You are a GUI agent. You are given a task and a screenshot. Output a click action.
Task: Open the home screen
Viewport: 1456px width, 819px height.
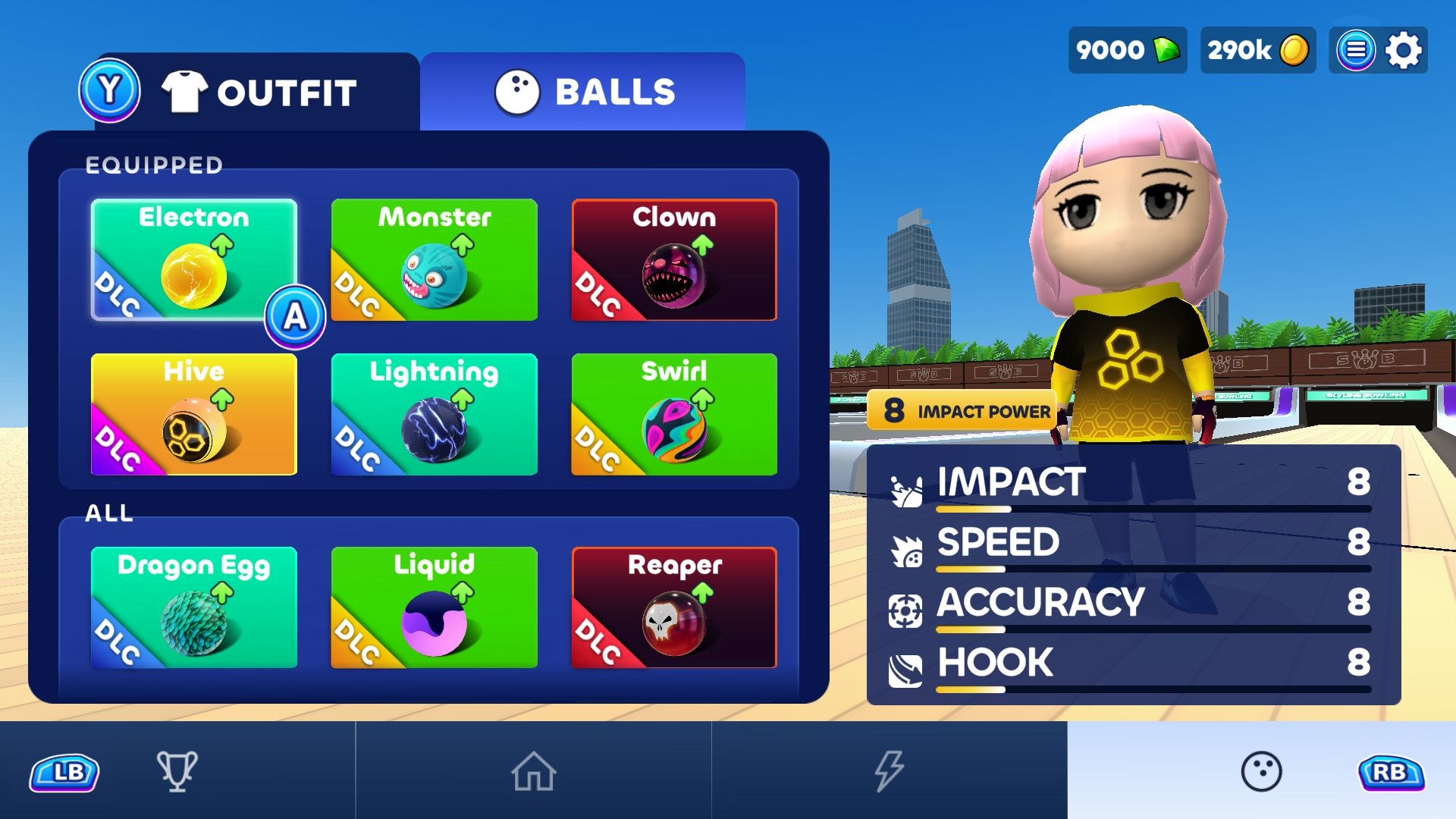[533, 770]
